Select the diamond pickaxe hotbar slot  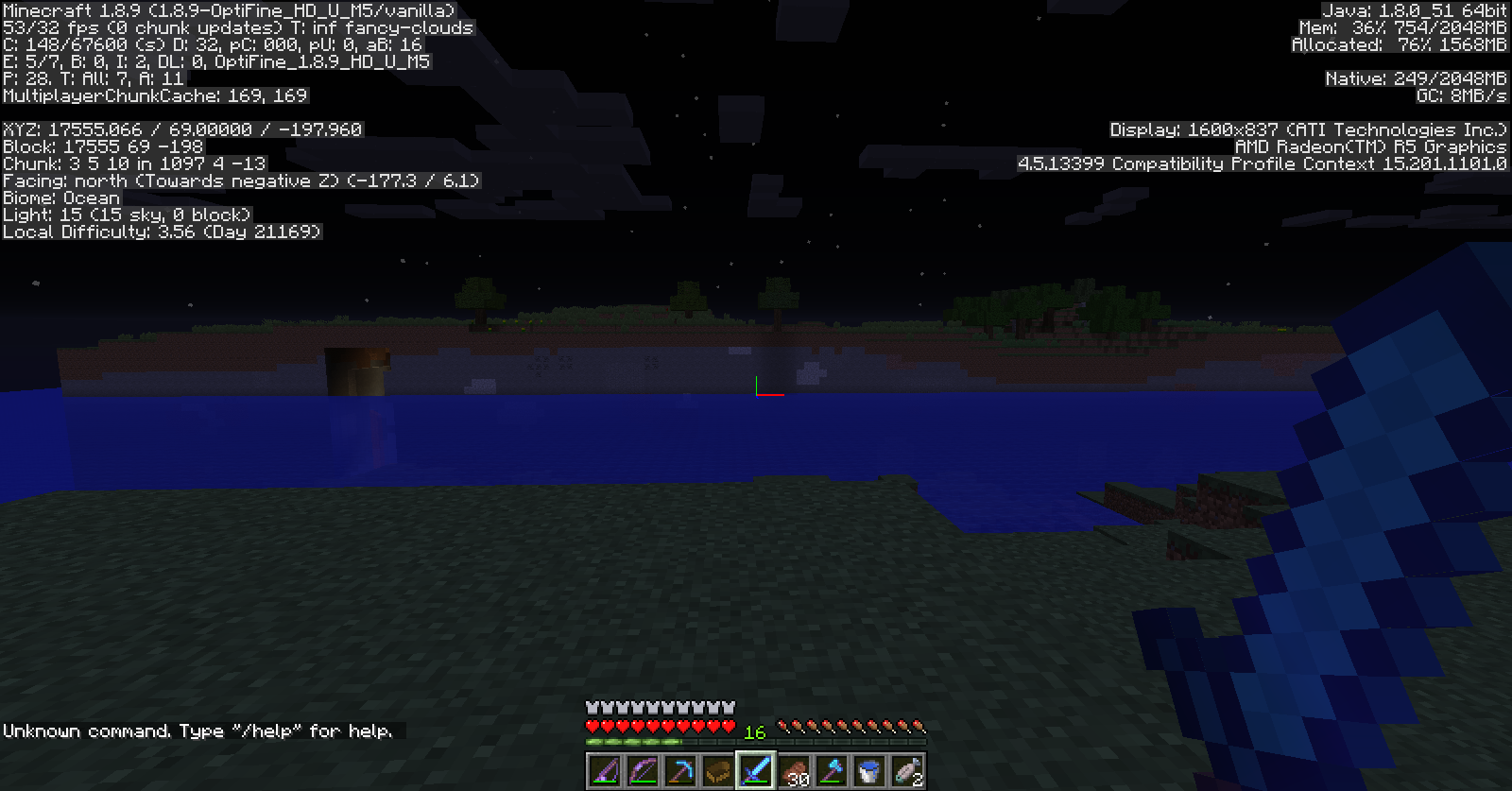point(679,772)
